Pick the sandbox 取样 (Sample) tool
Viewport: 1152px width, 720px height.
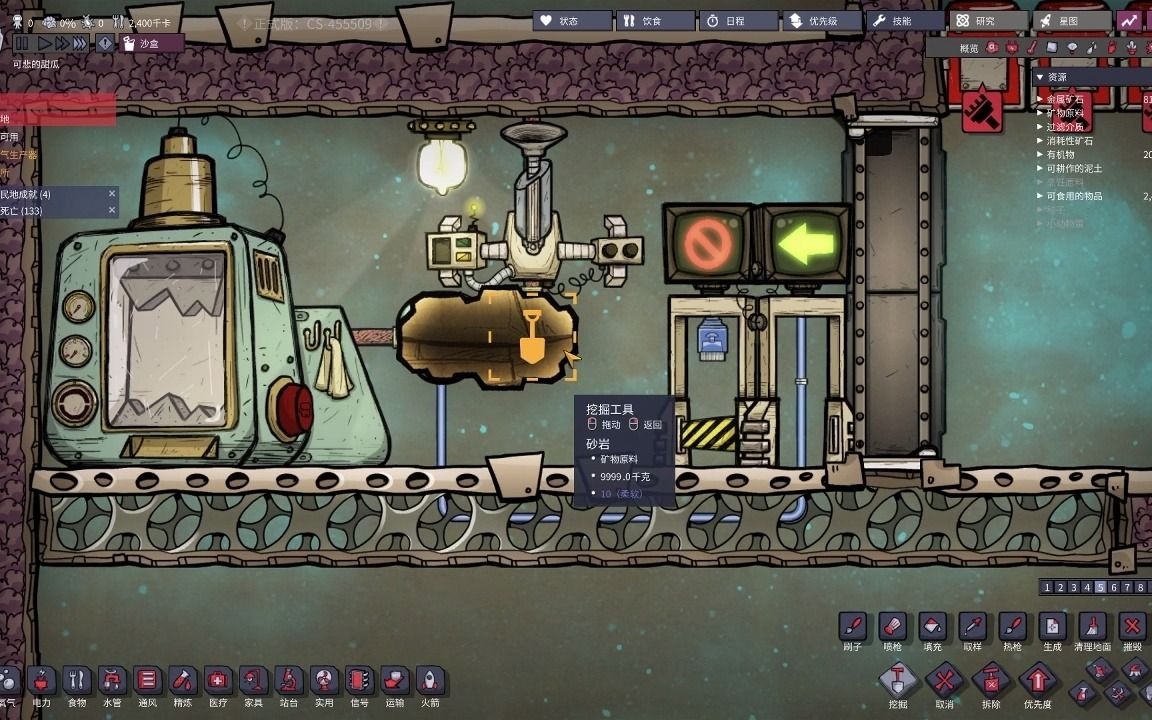click(972, 628)
